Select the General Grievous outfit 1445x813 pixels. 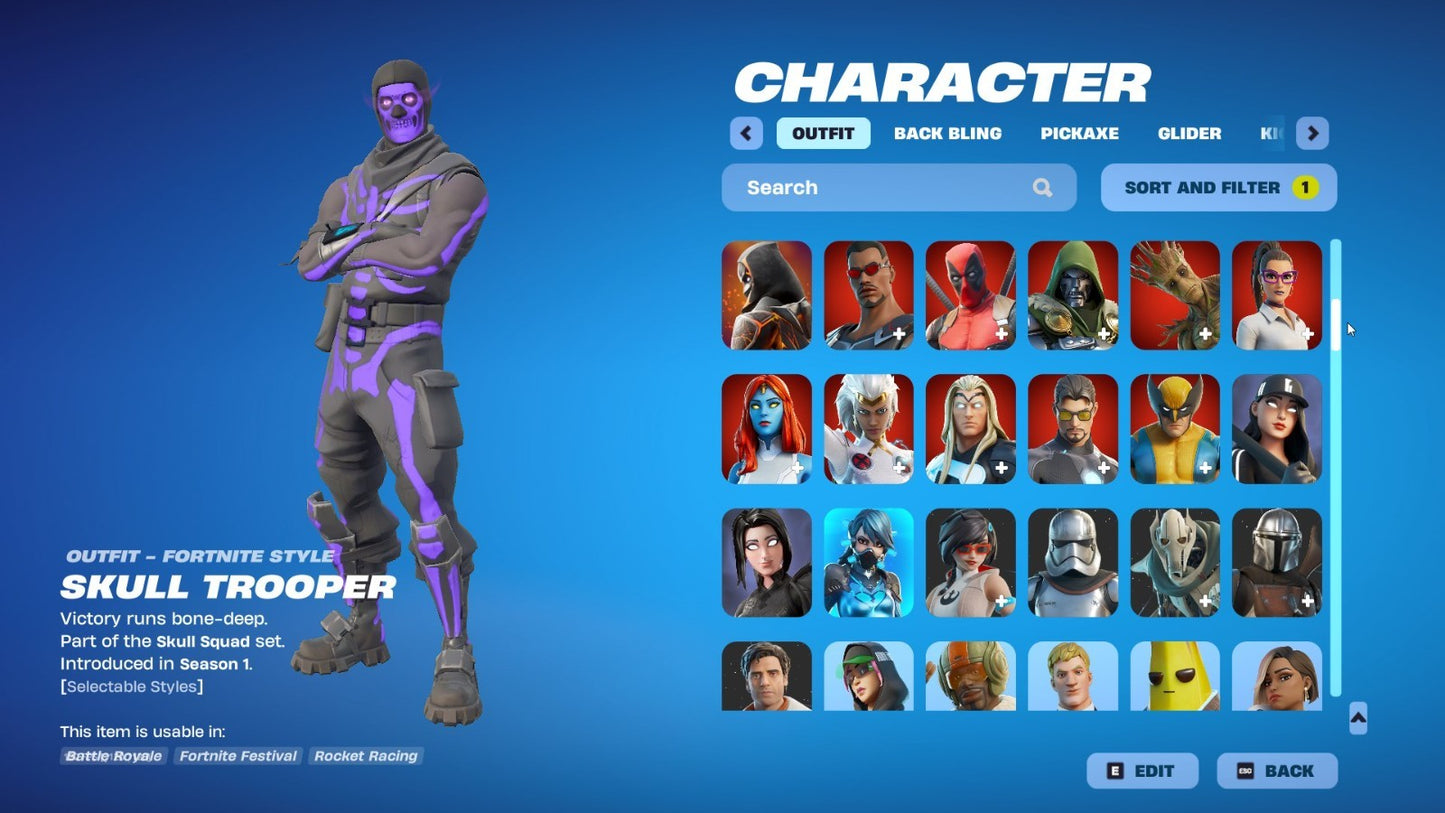point(1174,561)
